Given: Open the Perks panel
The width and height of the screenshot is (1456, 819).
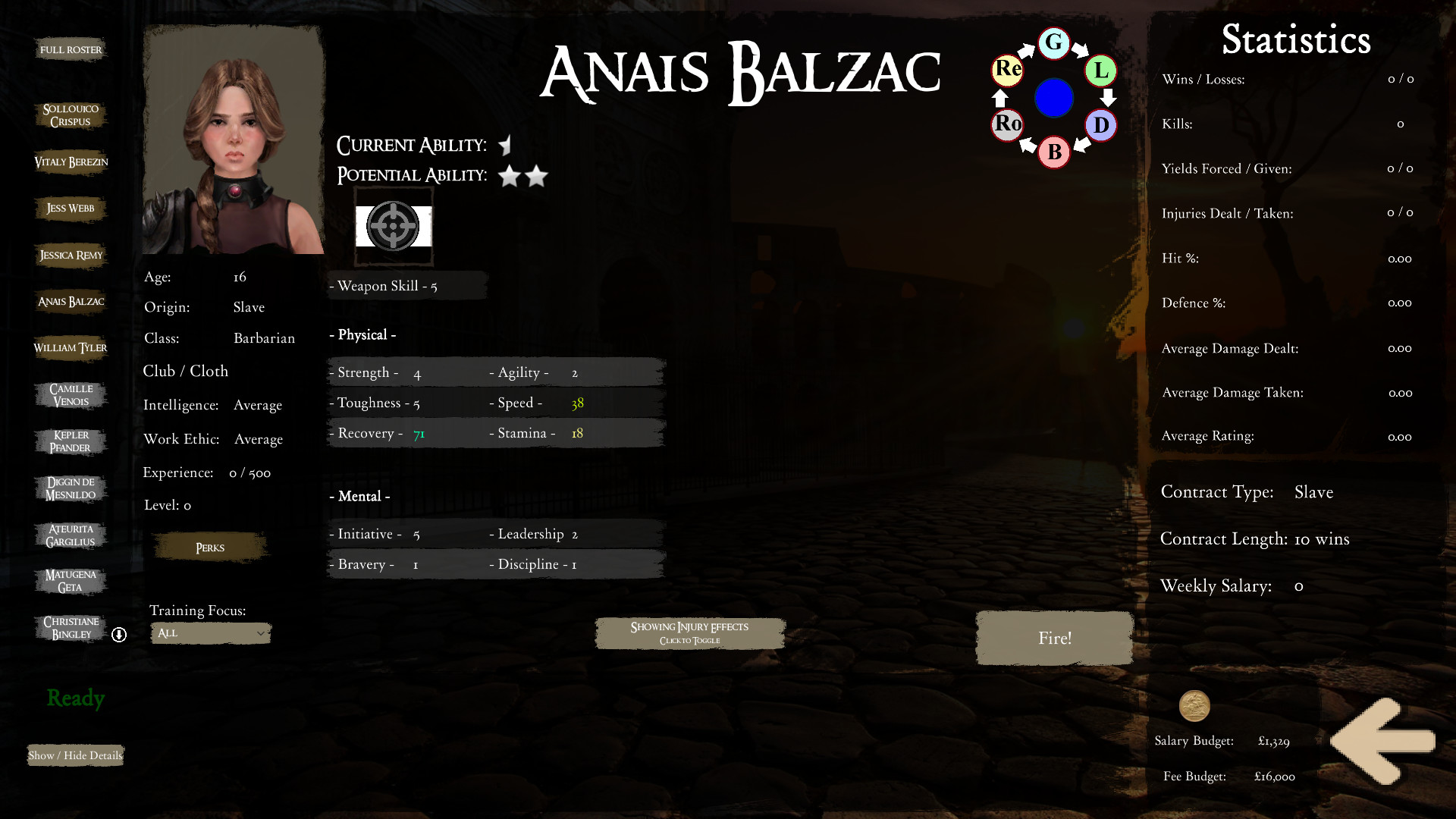Looking at the screenshot, I should coord(209,546).
